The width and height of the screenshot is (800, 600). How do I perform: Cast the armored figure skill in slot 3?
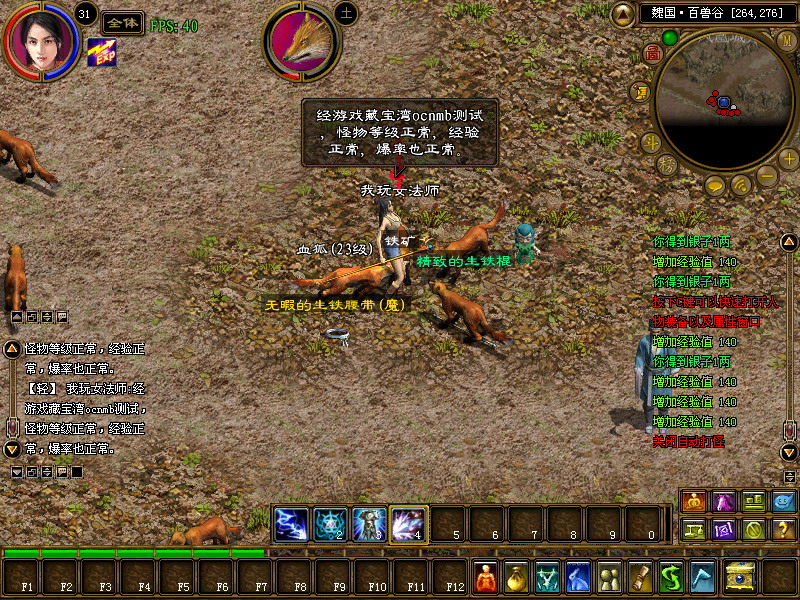(x=370, y=523)
